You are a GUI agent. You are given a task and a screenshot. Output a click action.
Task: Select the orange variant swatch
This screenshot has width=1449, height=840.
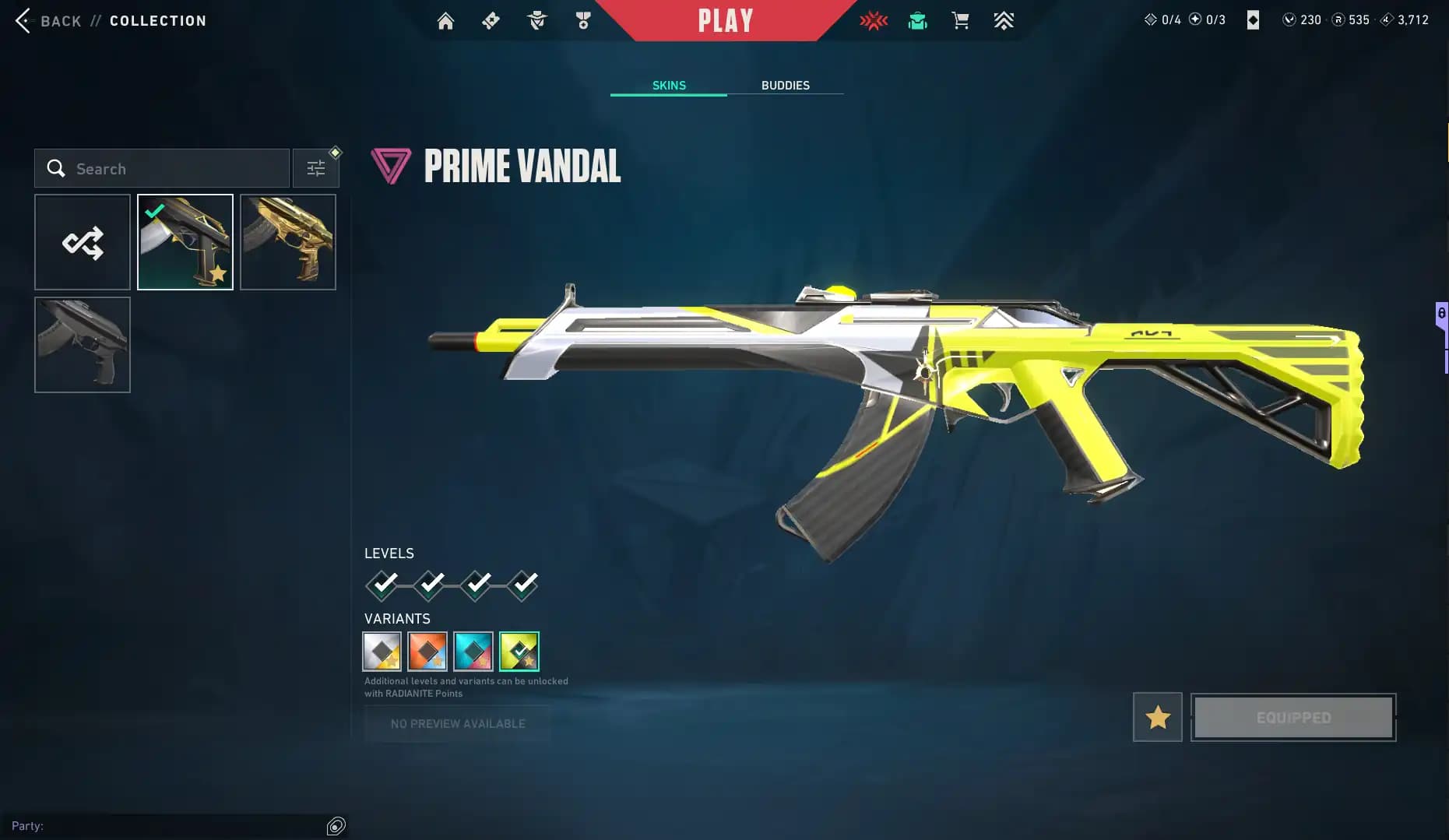(x=427, y=651)
